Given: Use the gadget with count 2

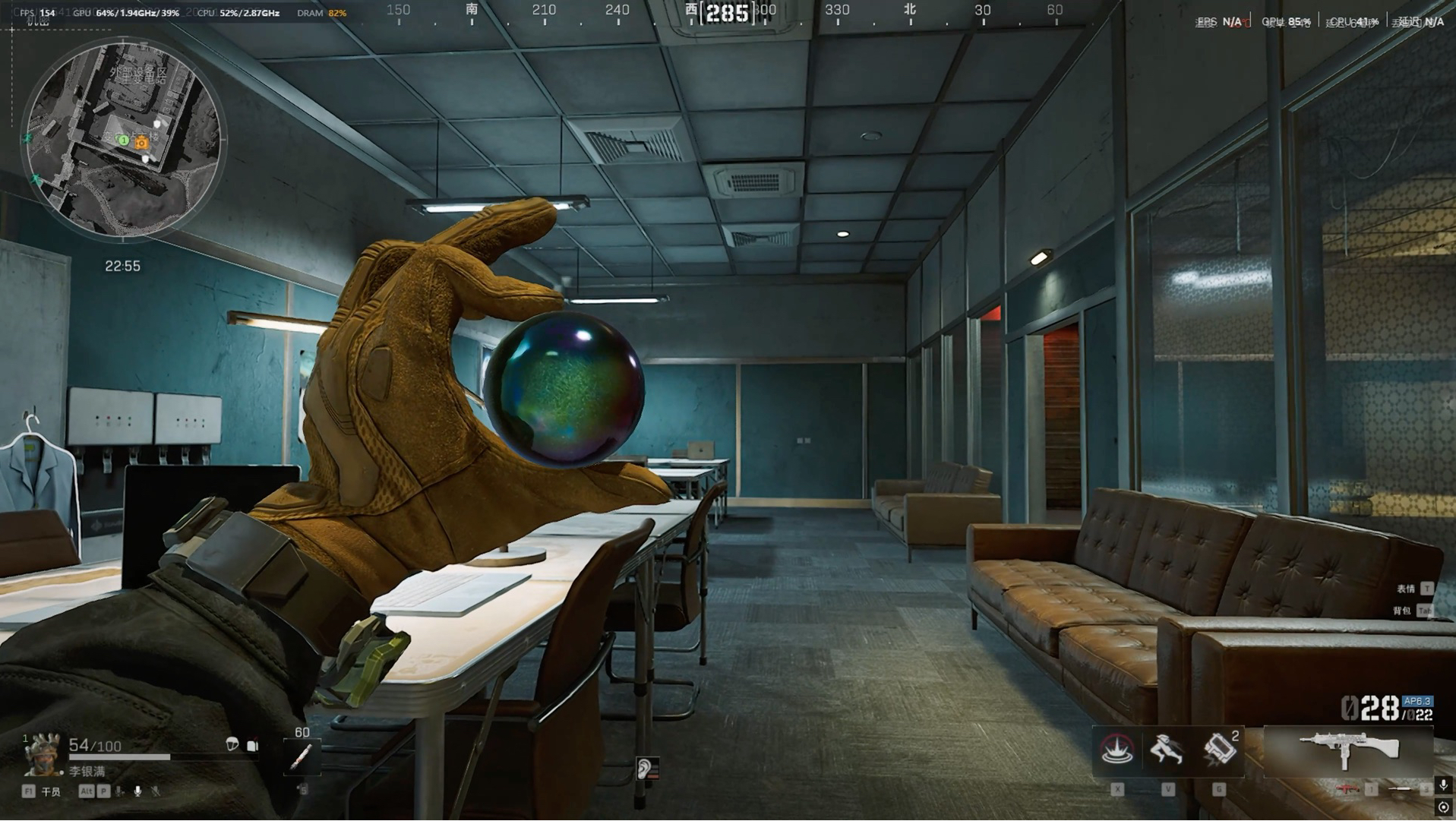Looking at the screenshot, I should click(1219, 750).
